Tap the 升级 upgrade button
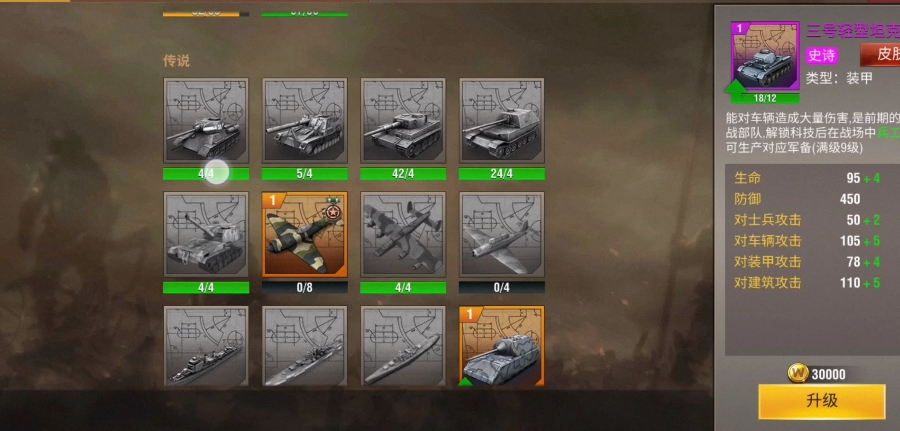The width and height of the screenshot is (900, 431). tap(821, 402)
